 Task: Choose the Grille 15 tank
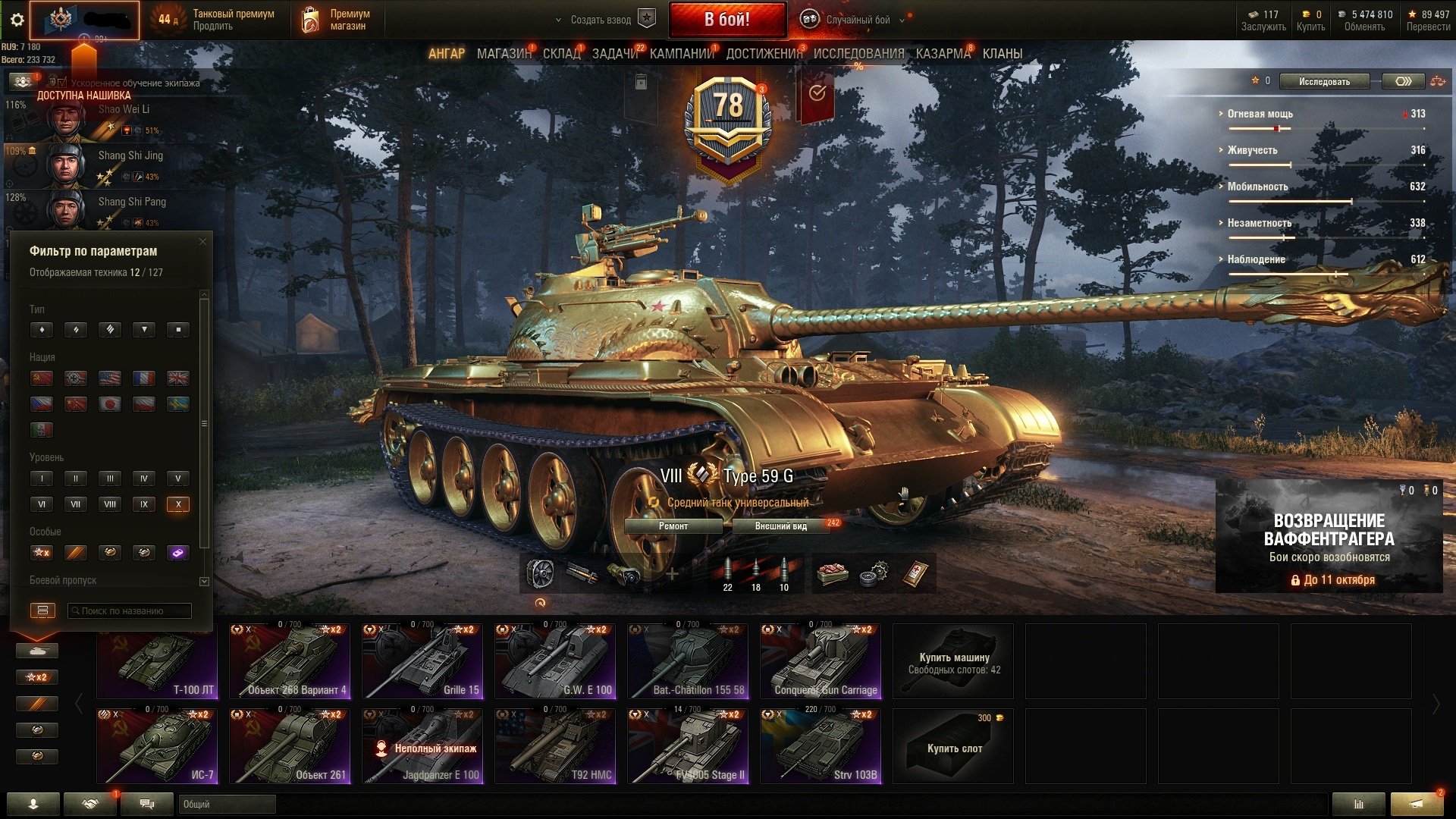422,661
